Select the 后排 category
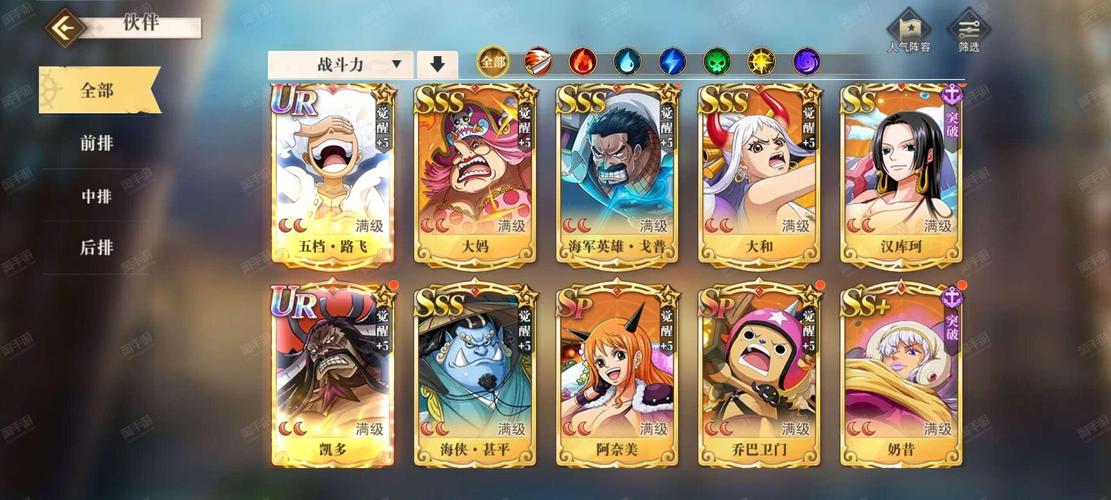The image size is (1111, 500). point(97,248)
